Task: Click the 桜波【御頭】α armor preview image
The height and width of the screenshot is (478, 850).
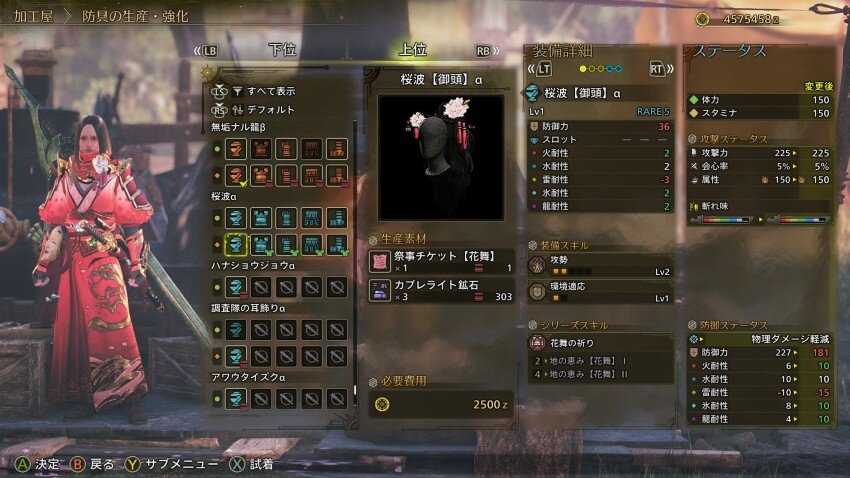Action: pos(441,157)
